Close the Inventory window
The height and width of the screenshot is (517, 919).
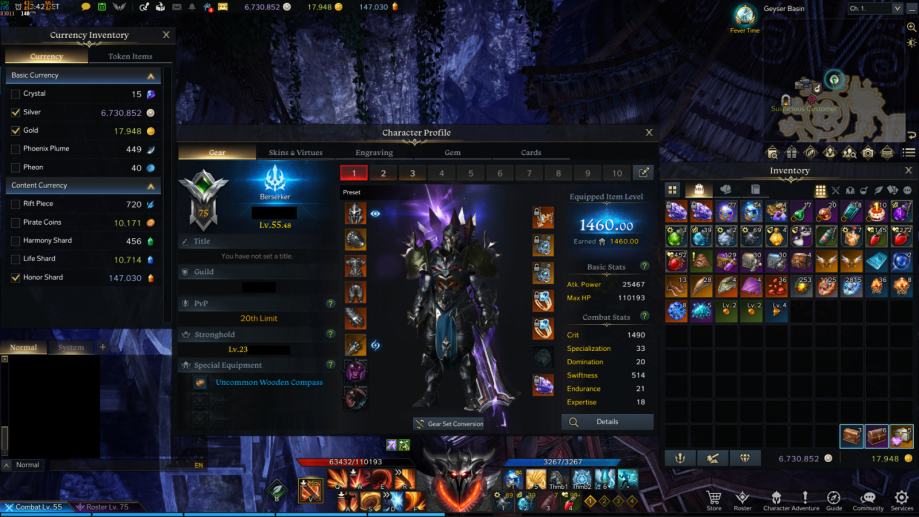[x=908, y=171]
